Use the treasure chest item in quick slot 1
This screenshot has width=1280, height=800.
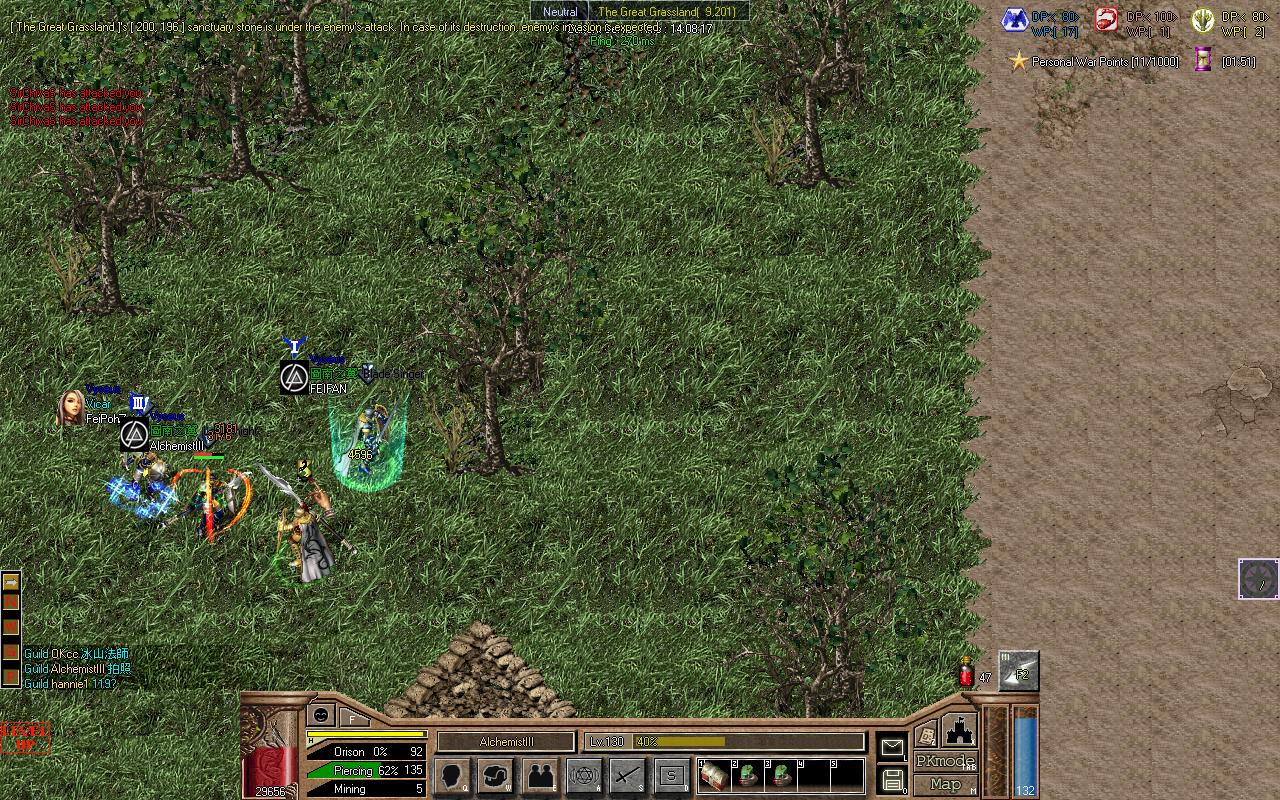[x=714, y=776]
